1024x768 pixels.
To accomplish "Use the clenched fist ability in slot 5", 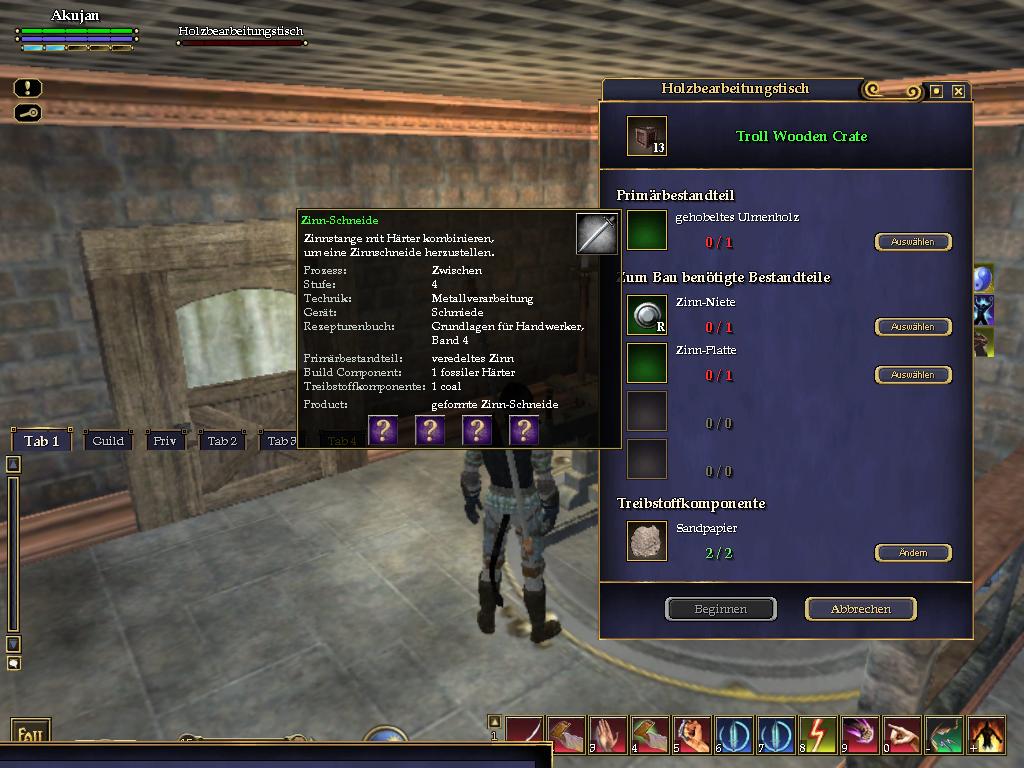I will coord(690,734).
